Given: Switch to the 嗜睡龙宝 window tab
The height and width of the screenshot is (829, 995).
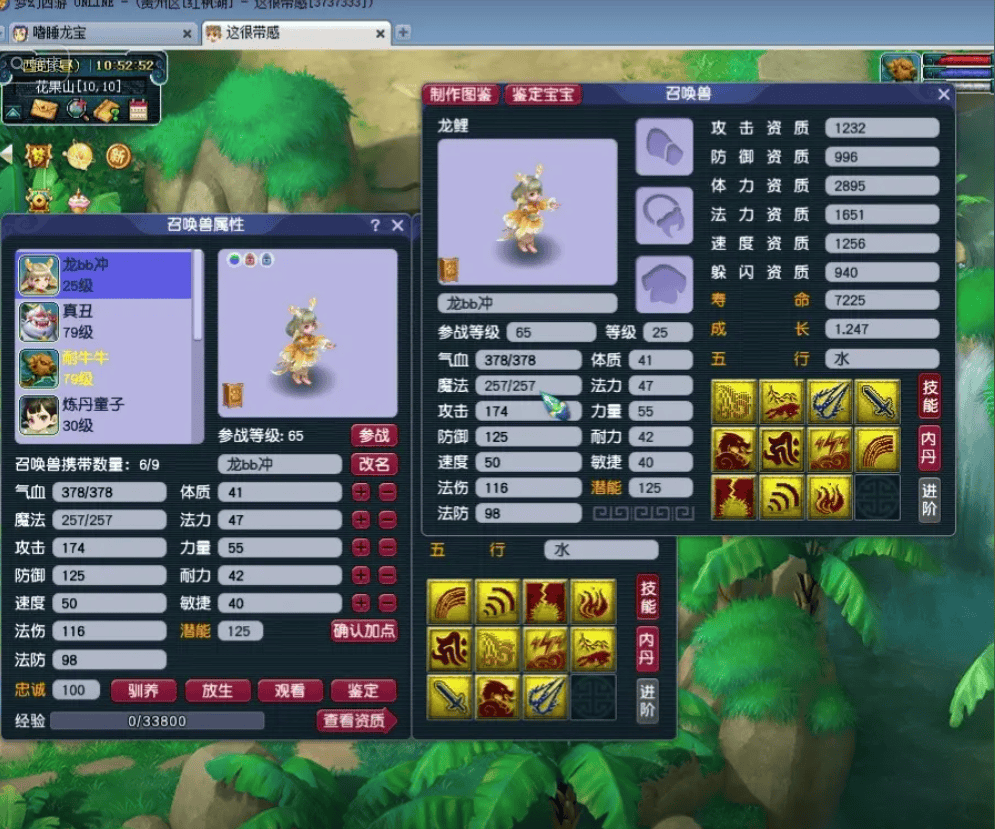Looking at the screenshot, I should (x=100, y=33).
